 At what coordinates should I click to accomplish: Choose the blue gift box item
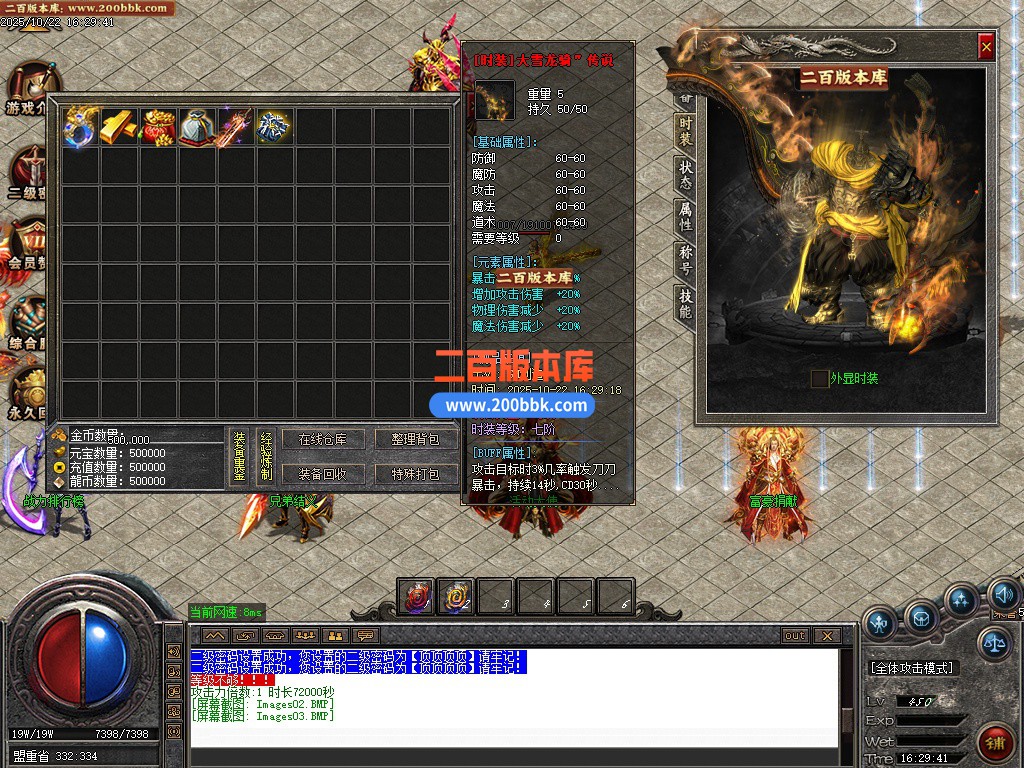[275, 127]
